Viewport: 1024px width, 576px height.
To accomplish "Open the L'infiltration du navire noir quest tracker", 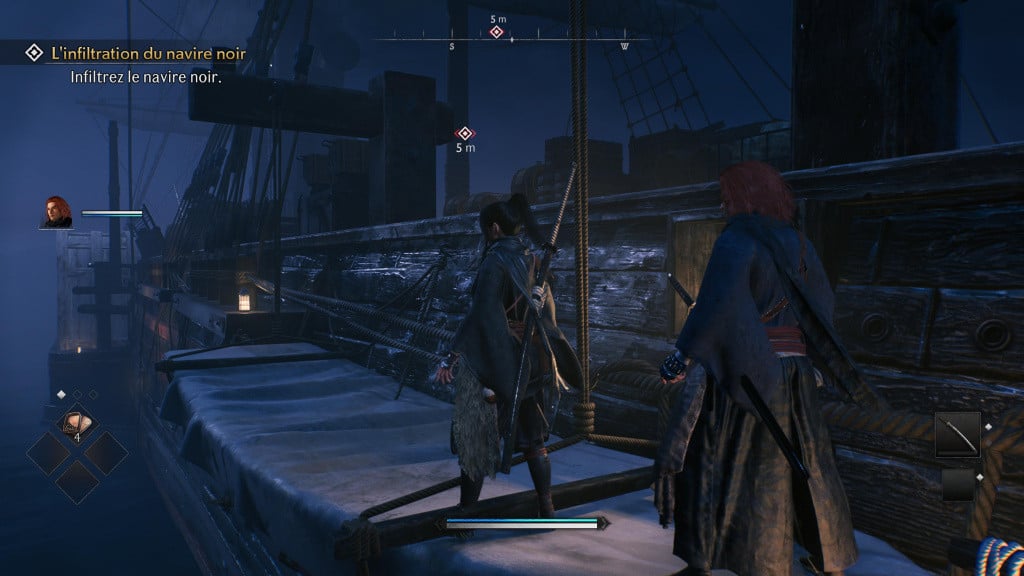I will click(145, 52).
